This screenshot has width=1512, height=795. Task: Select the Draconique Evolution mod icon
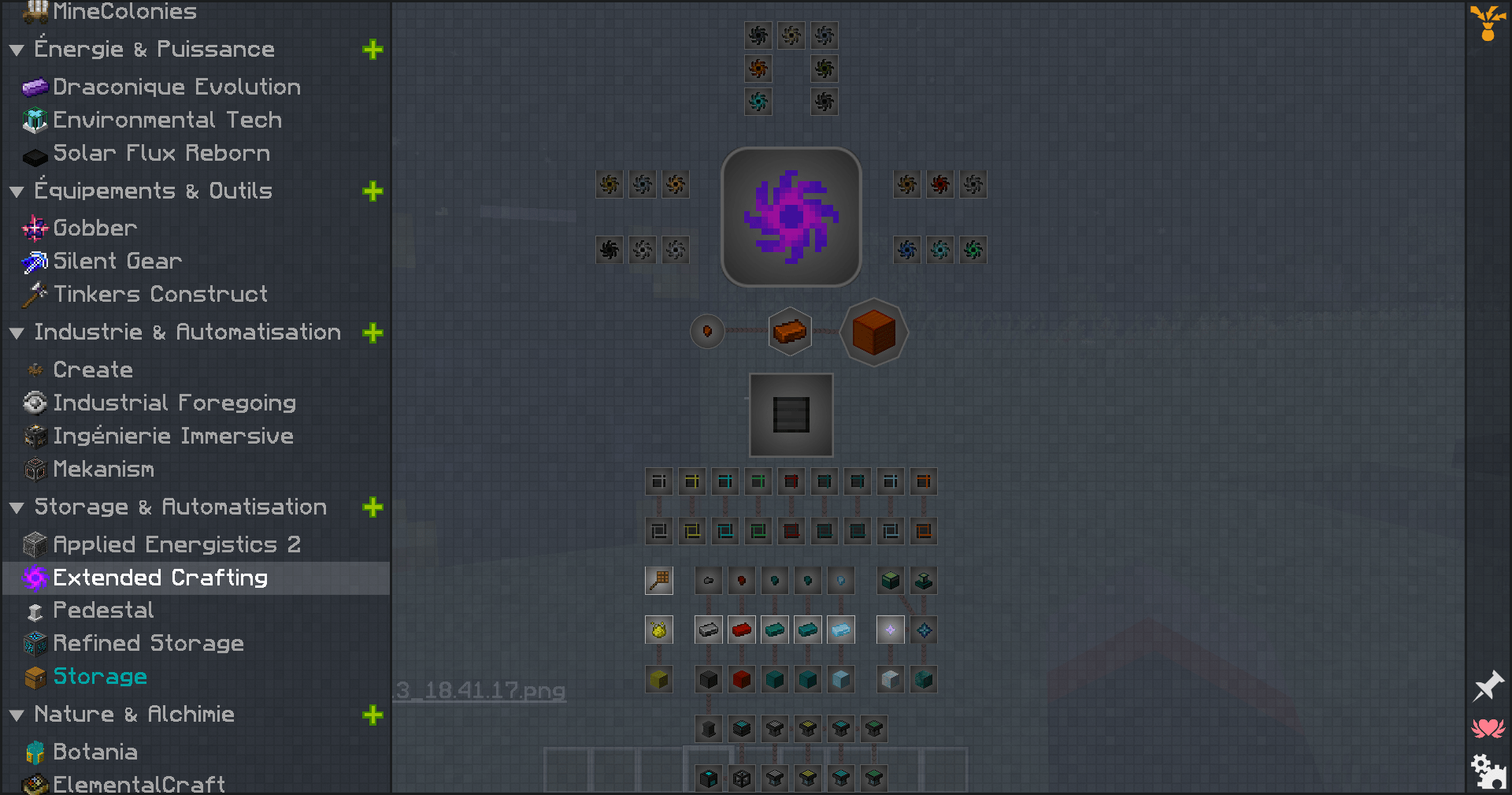pyautogui.click(x=35, y=87)
